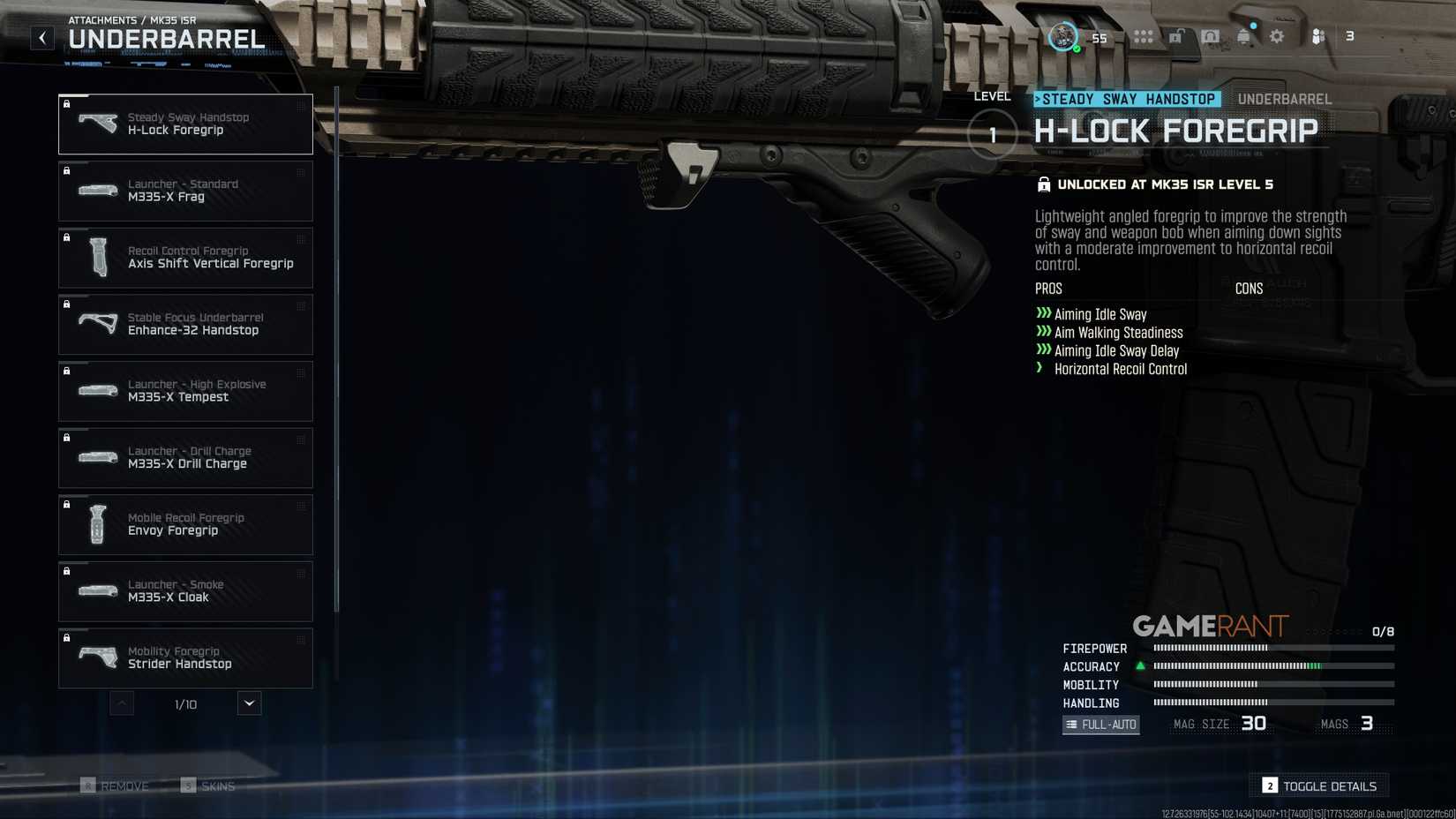Open the apps grid icon in the top bar

1142,36
